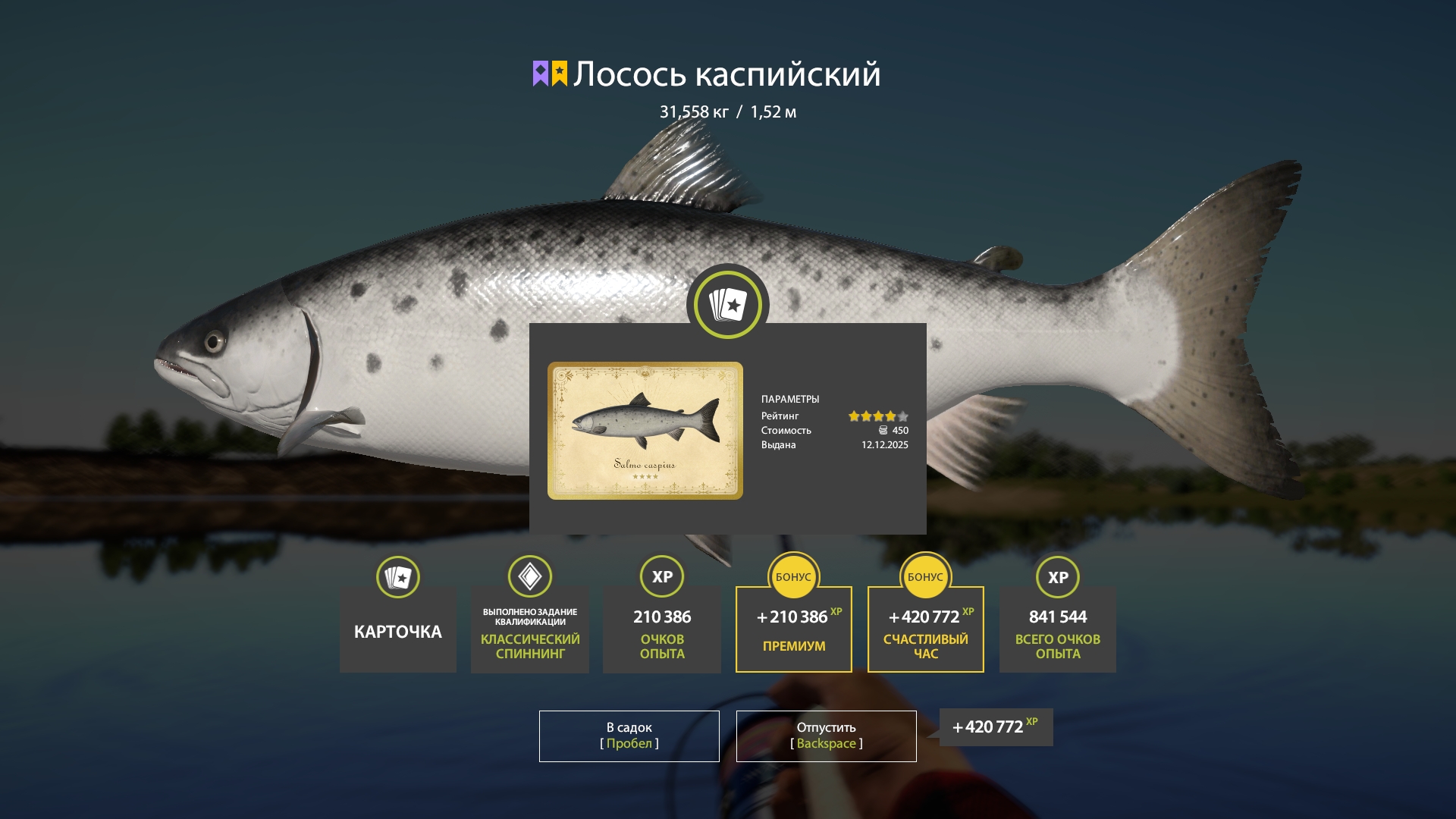Click the greyed fifth star of the rating
The height and width of the screenshot is (819, 1456).
click(903, 416)
